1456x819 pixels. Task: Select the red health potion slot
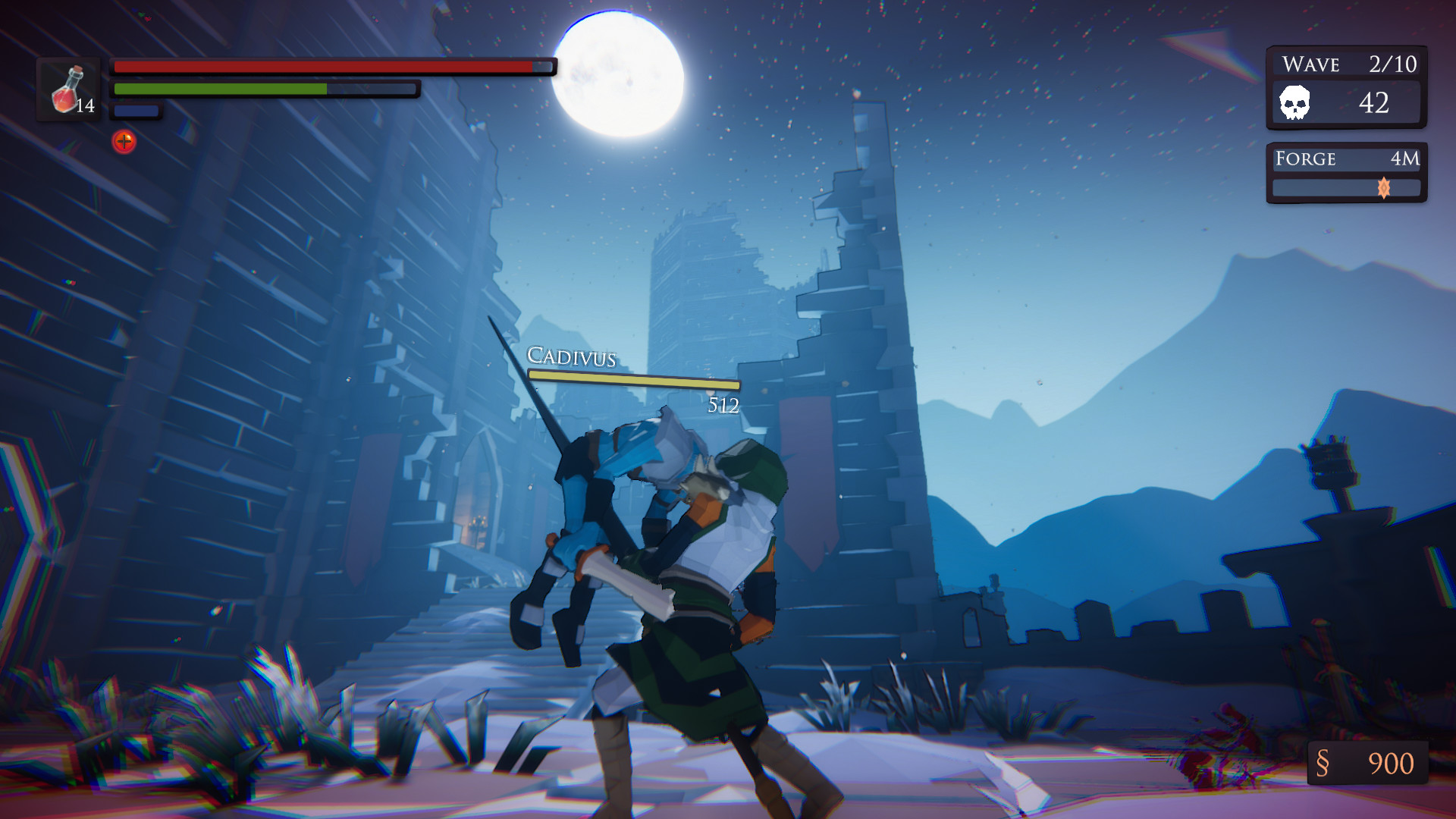click(70, 89)
